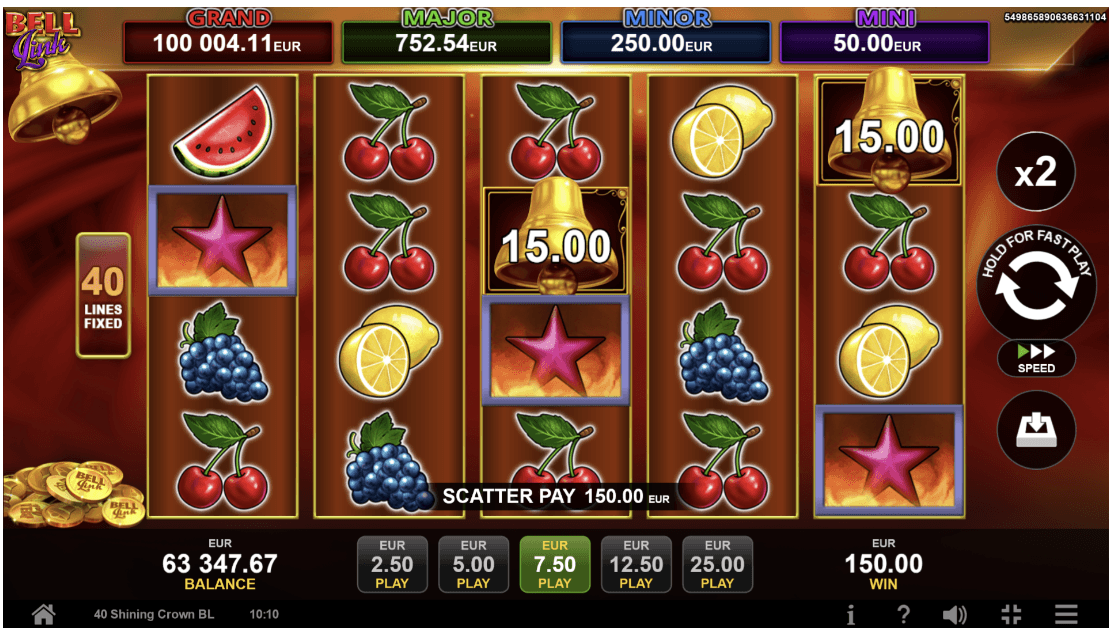Toggle sound with the speaker icon
The image size is (1111, 628).
(955, 614)
